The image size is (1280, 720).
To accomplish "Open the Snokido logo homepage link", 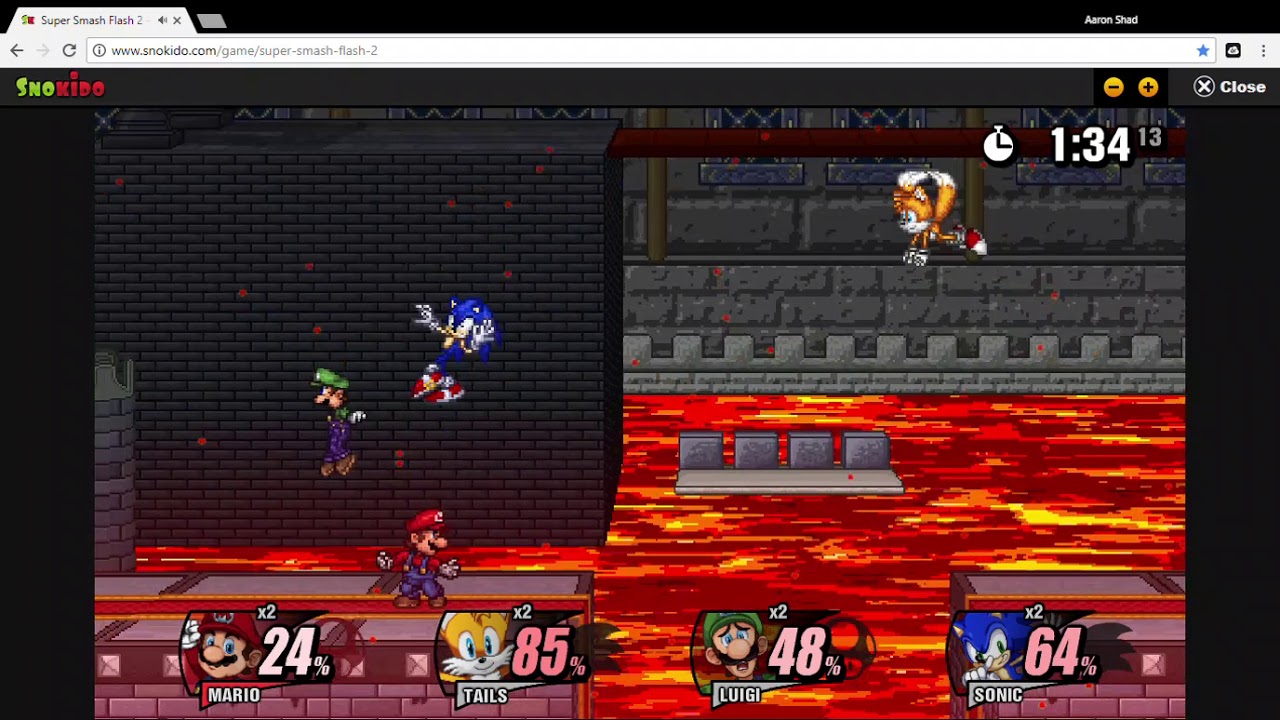I will (60, 87).
